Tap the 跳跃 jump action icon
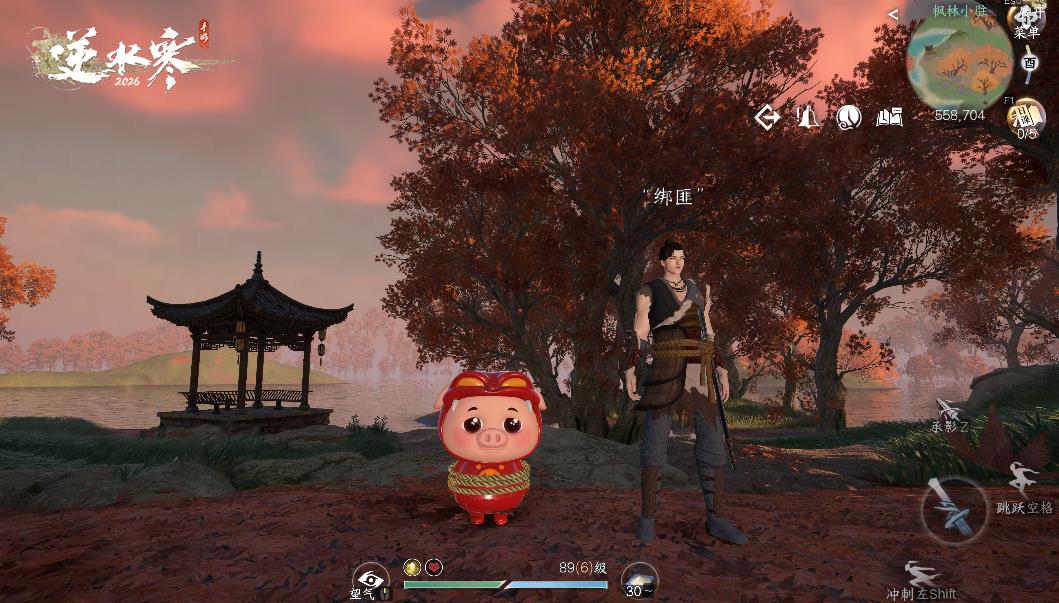The image size is (1059, 603). [x=1021, y=476]
